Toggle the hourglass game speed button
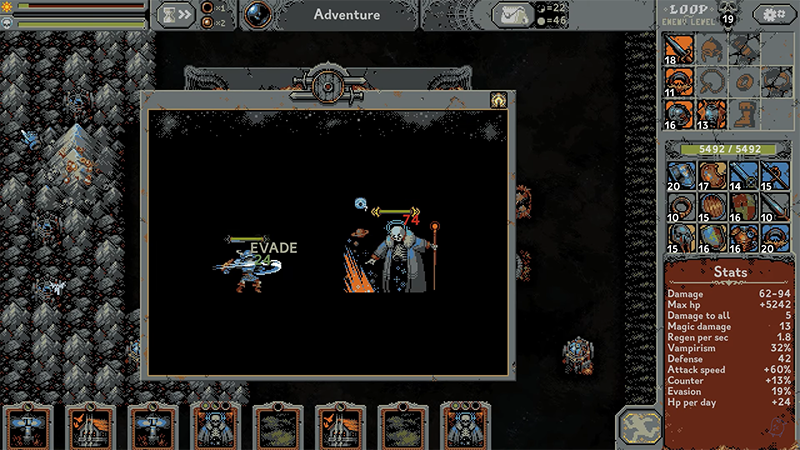This screenshot has width=800, height=450. click(175, 15)
